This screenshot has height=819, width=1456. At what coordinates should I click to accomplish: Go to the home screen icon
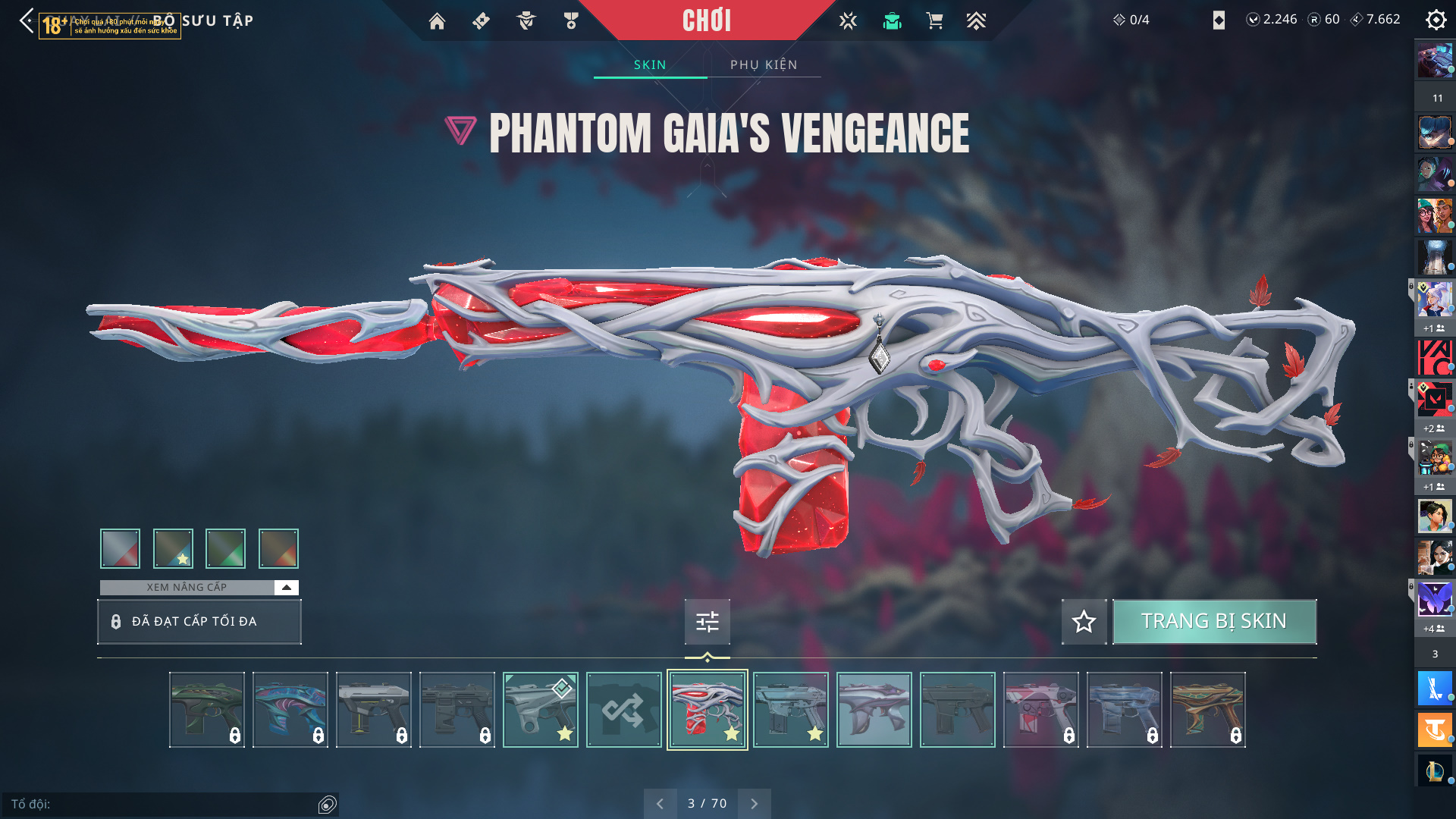pos(437,21)
